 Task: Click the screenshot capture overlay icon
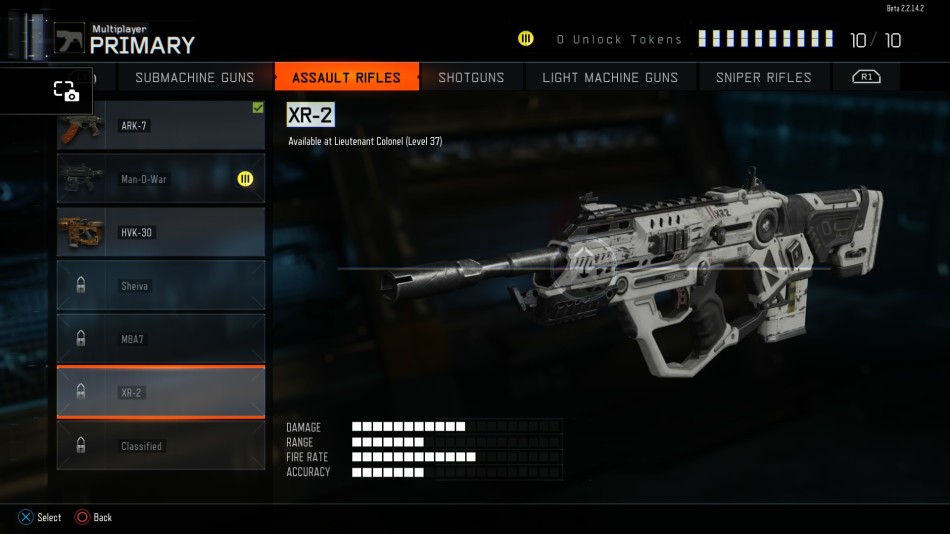point(66,91)
